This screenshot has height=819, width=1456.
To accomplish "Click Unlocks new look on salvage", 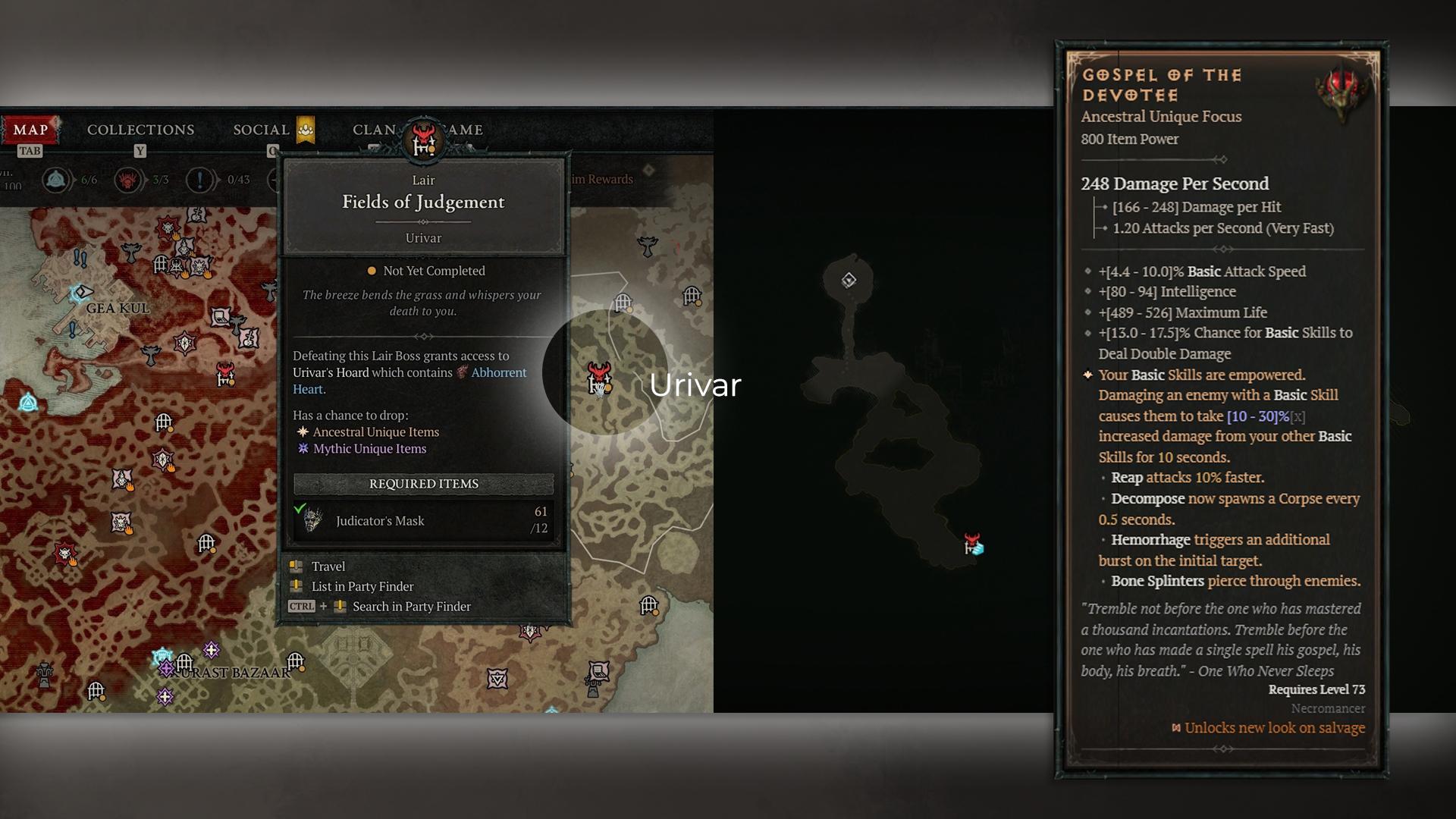I will coord(1272,727).
